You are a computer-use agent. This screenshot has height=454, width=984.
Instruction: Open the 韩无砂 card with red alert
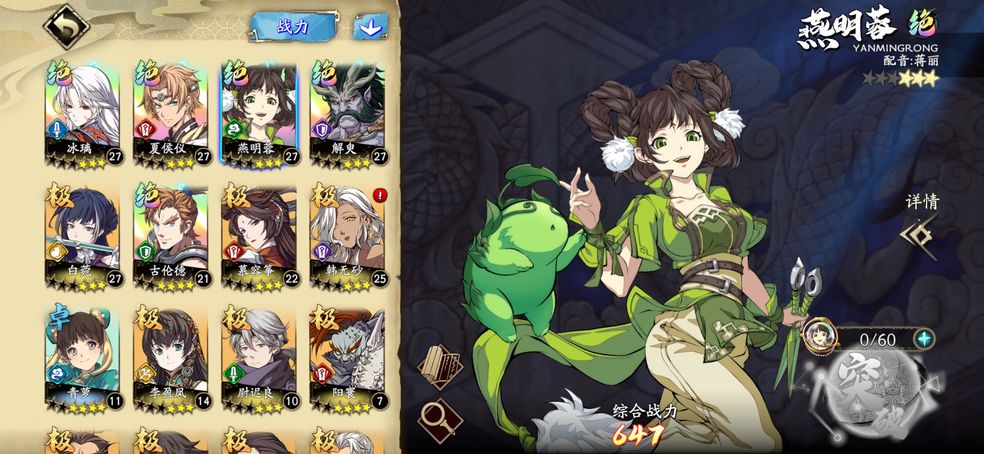pyautogui.click(x=347, y=235)
